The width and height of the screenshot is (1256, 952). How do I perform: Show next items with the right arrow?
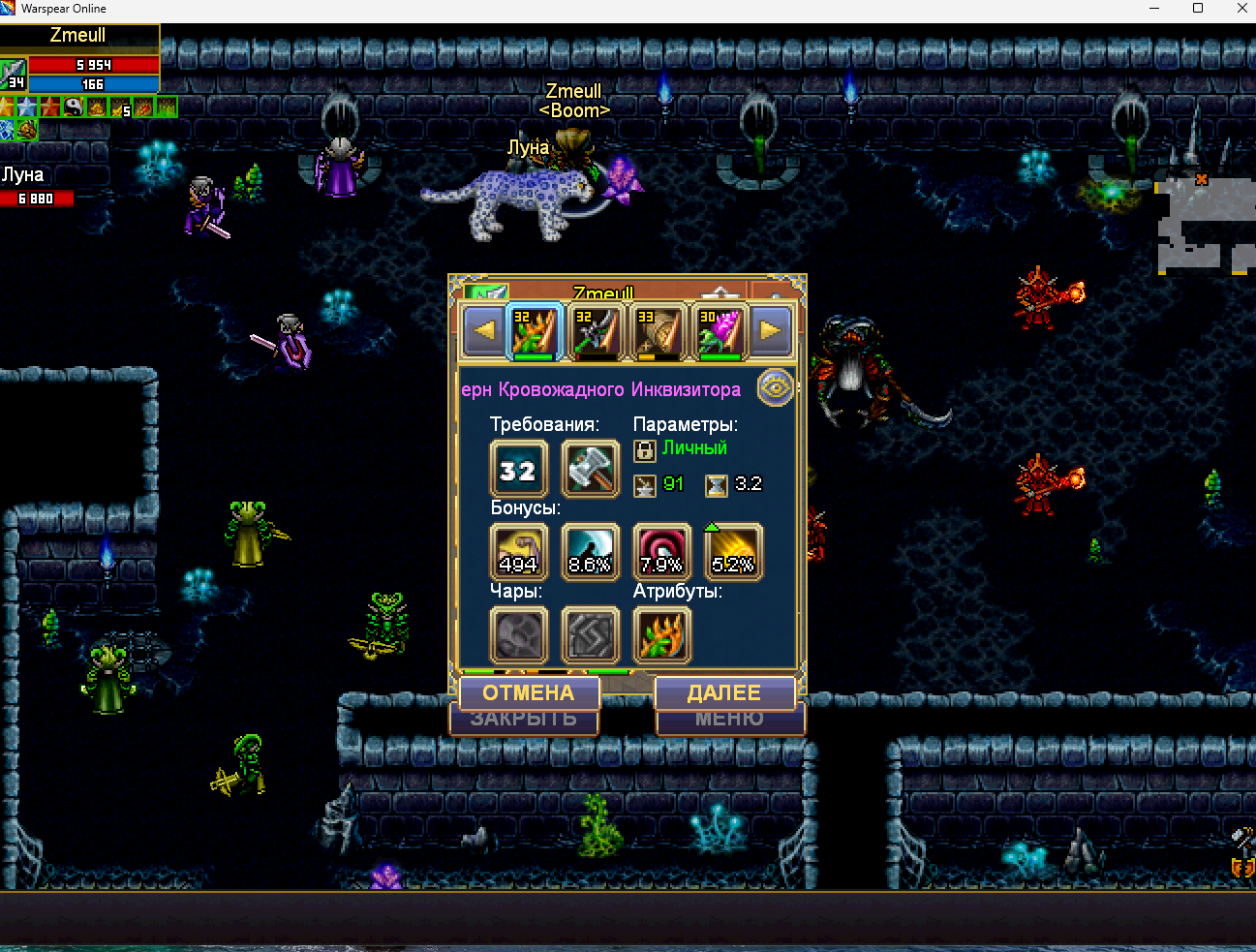[x=771, y=330]
